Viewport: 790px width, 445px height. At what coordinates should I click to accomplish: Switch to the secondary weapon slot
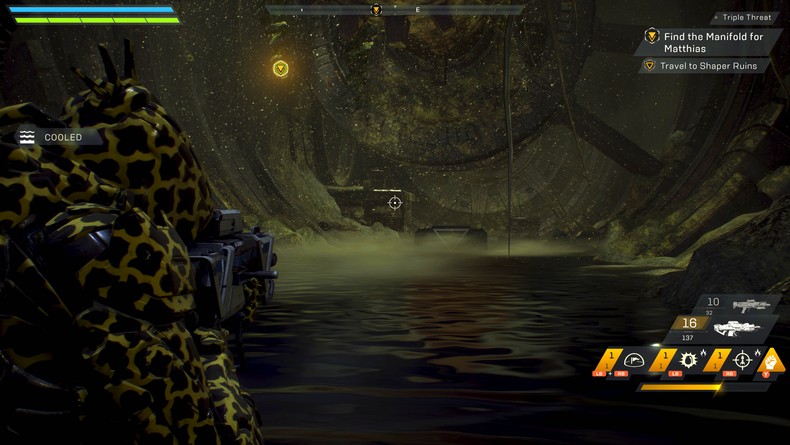coord(747,304)
